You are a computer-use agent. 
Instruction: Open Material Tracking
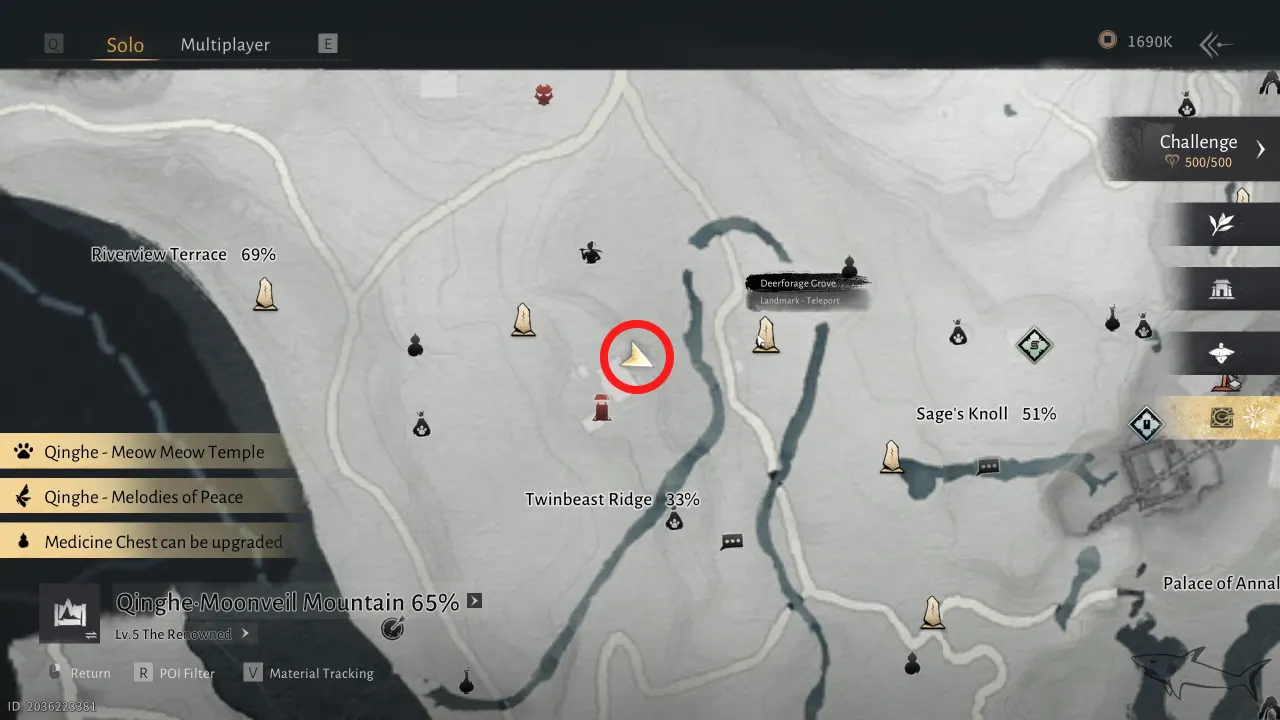(x=322, y=673)
